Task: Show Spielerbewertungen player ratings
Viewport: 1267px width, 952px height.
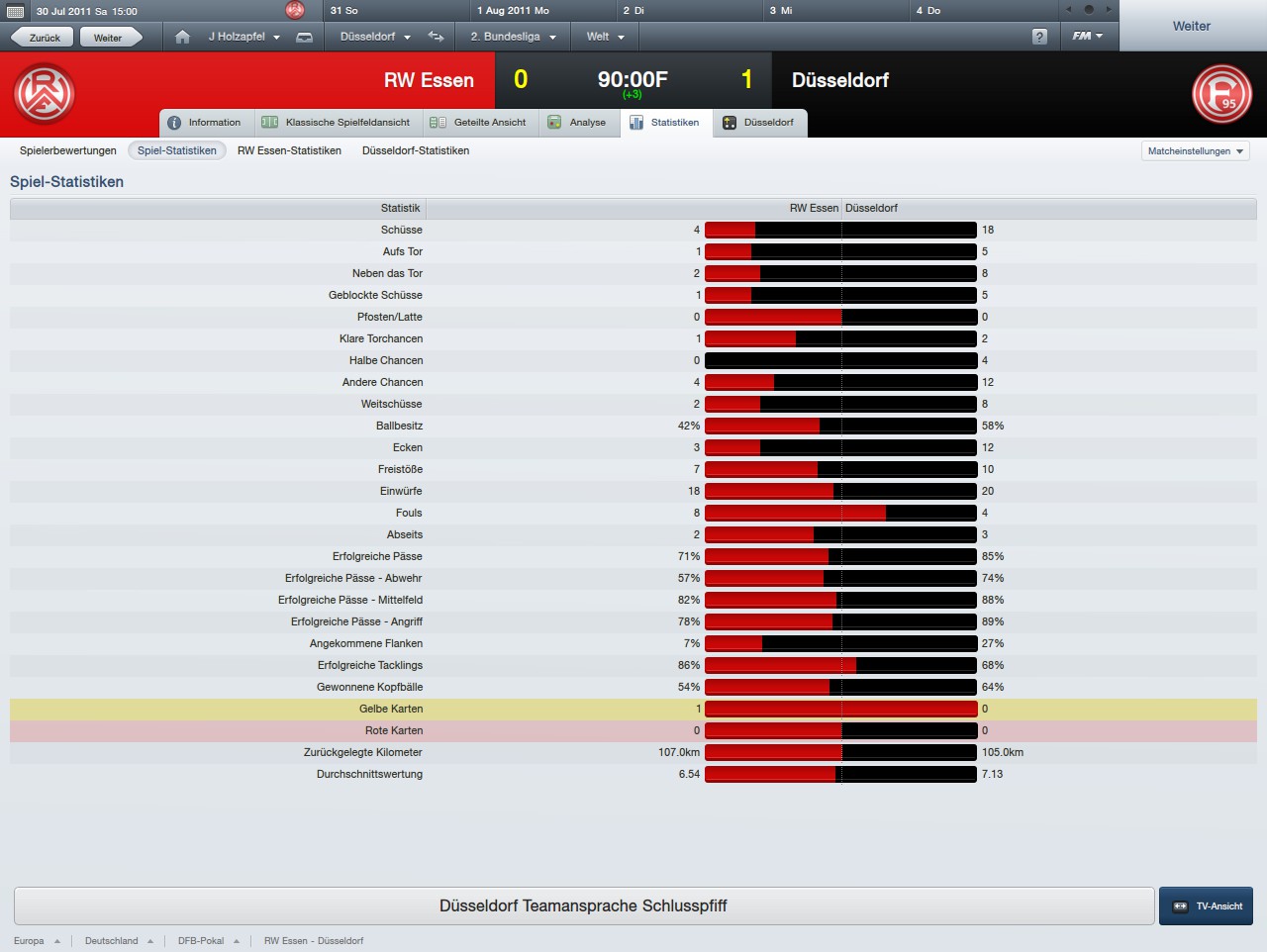Action: pyautogui.click(x=68, y=150)
